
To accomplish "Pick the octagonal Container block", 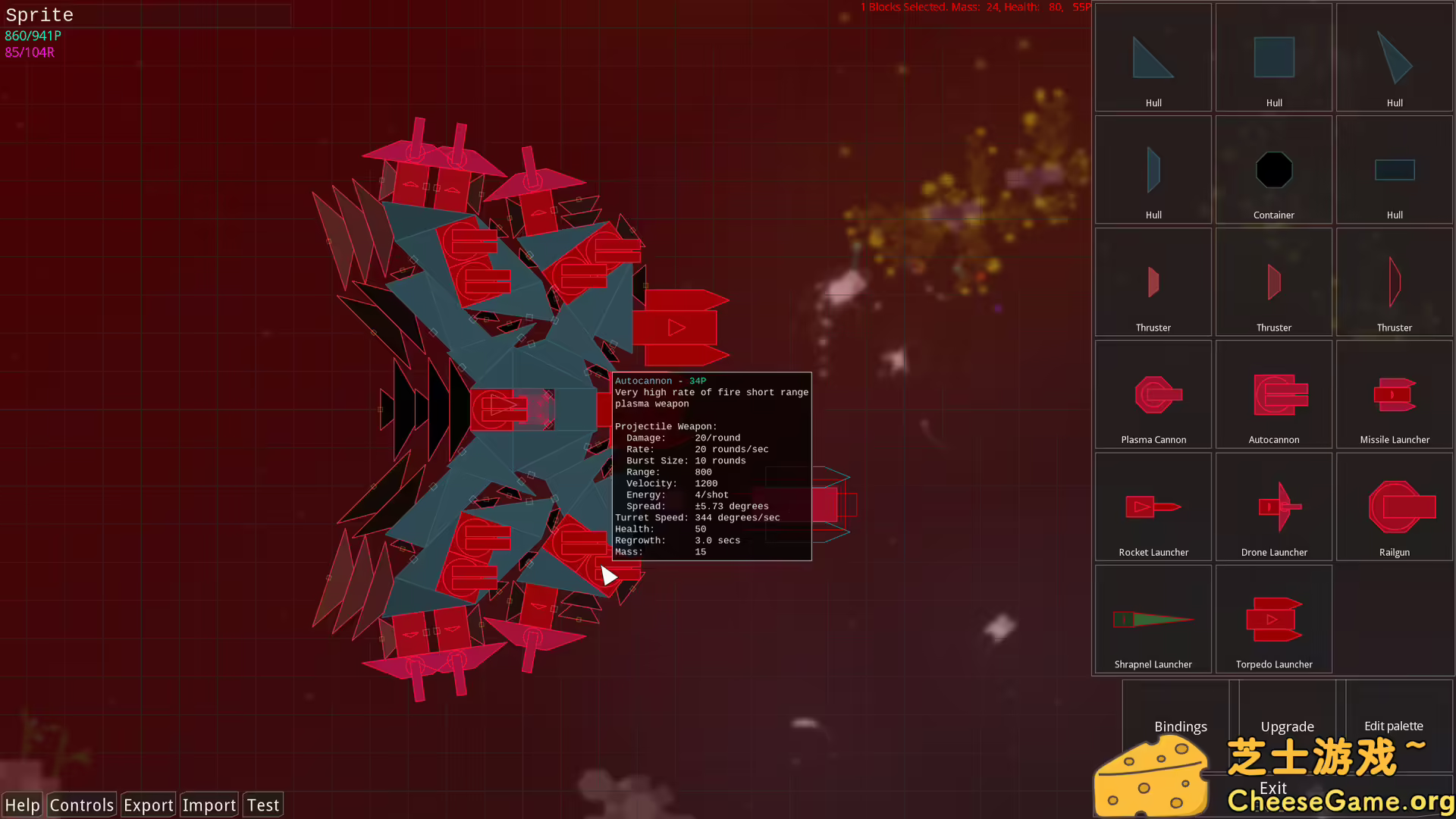I will click(x=1273, y=170).
